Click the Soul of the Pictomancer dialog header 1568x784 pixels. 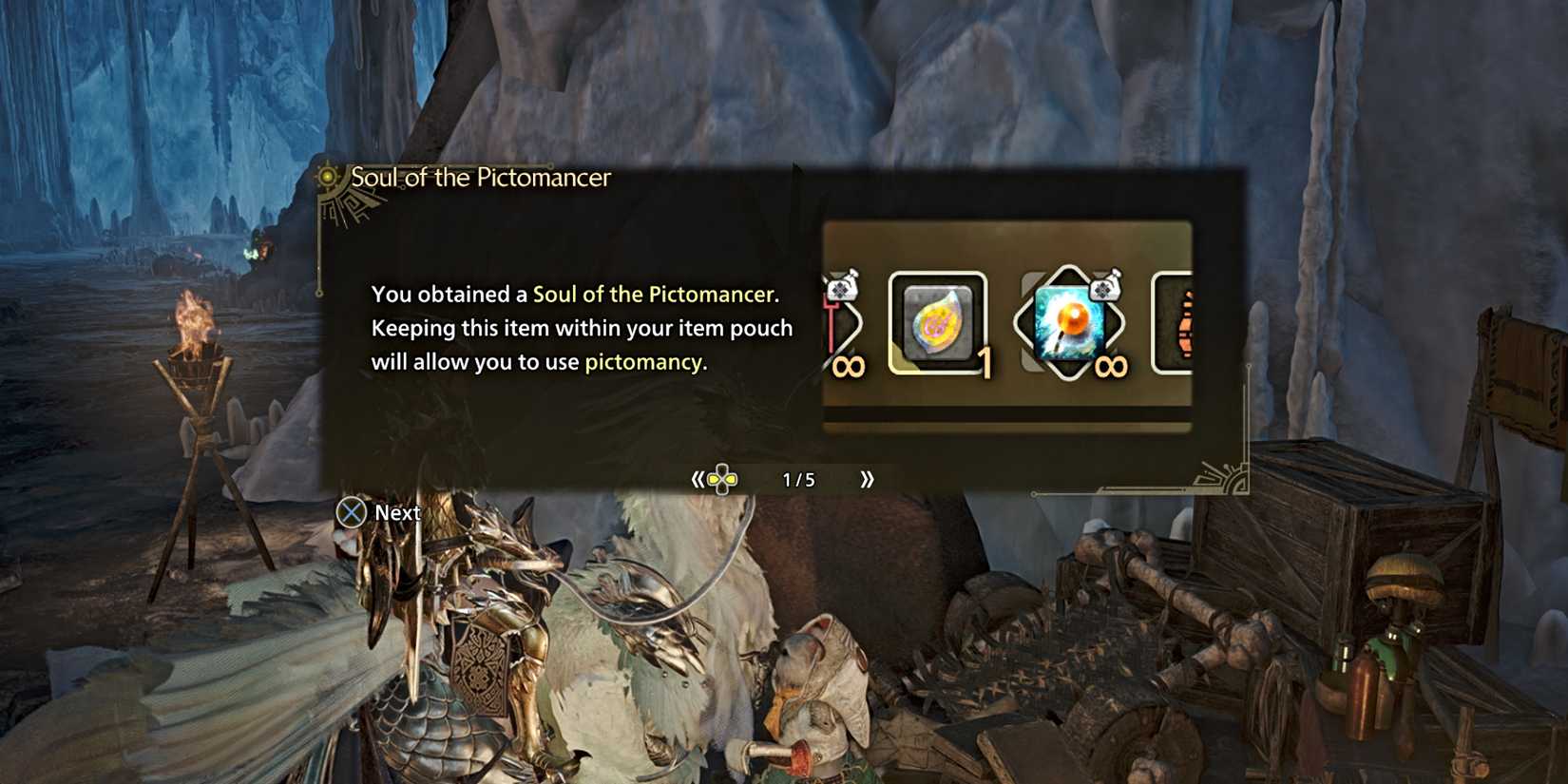pos(481,178)
